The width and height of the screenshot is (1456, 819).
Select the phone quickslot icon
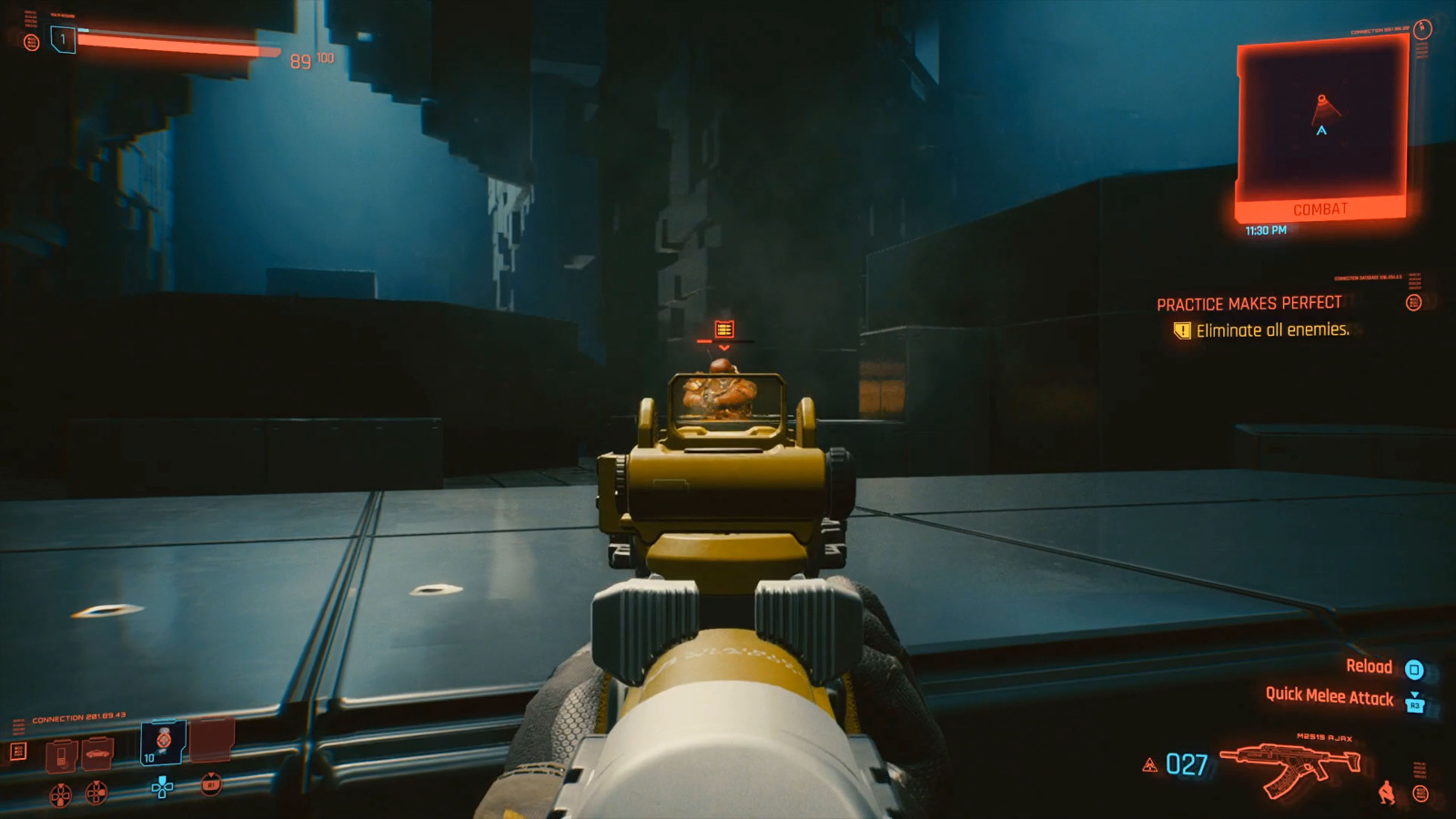click(62, 753)
